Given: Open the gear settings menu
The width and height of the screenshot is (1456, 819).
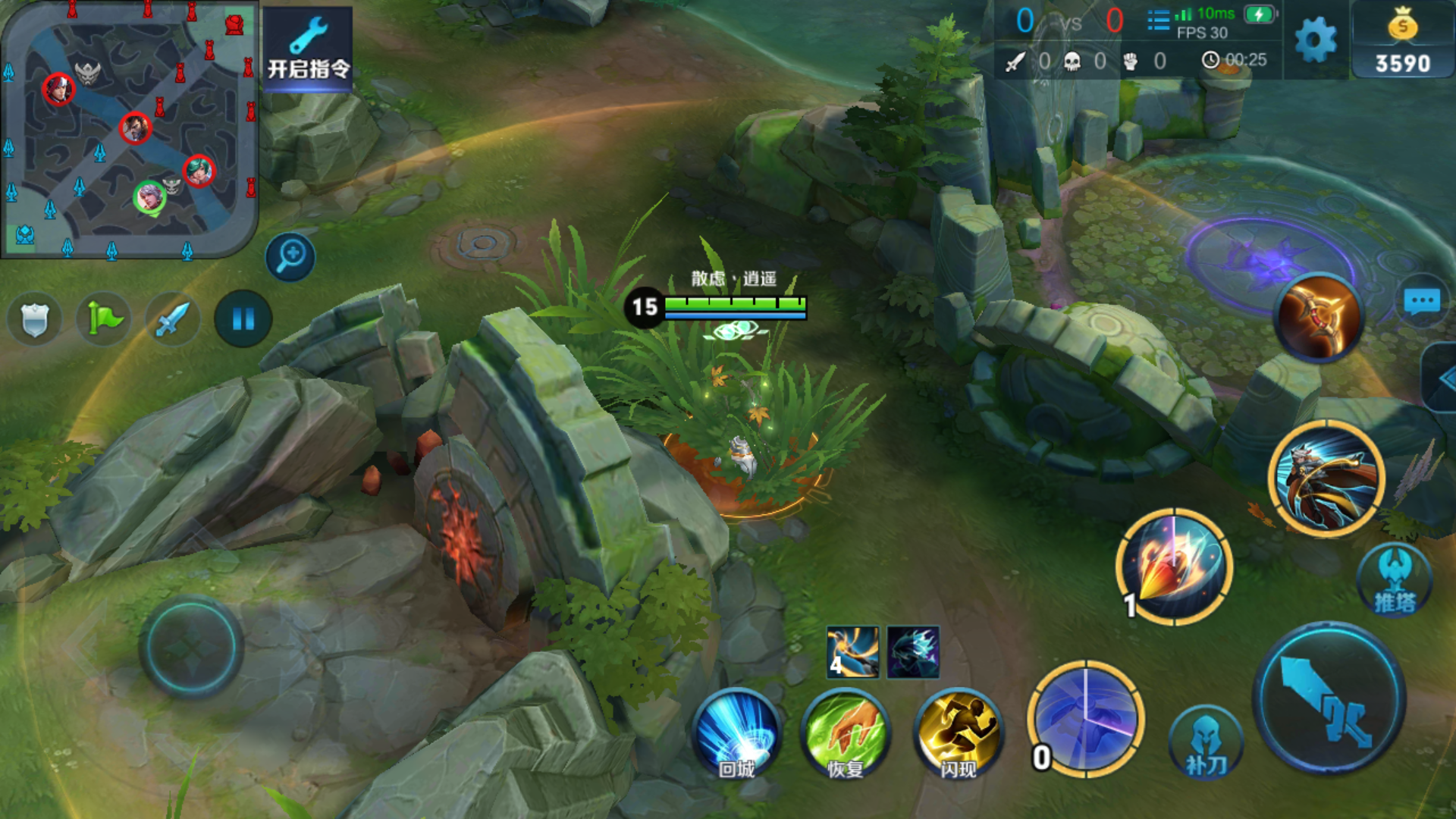Looking at the screenshot, I should tap(1316, 39).
